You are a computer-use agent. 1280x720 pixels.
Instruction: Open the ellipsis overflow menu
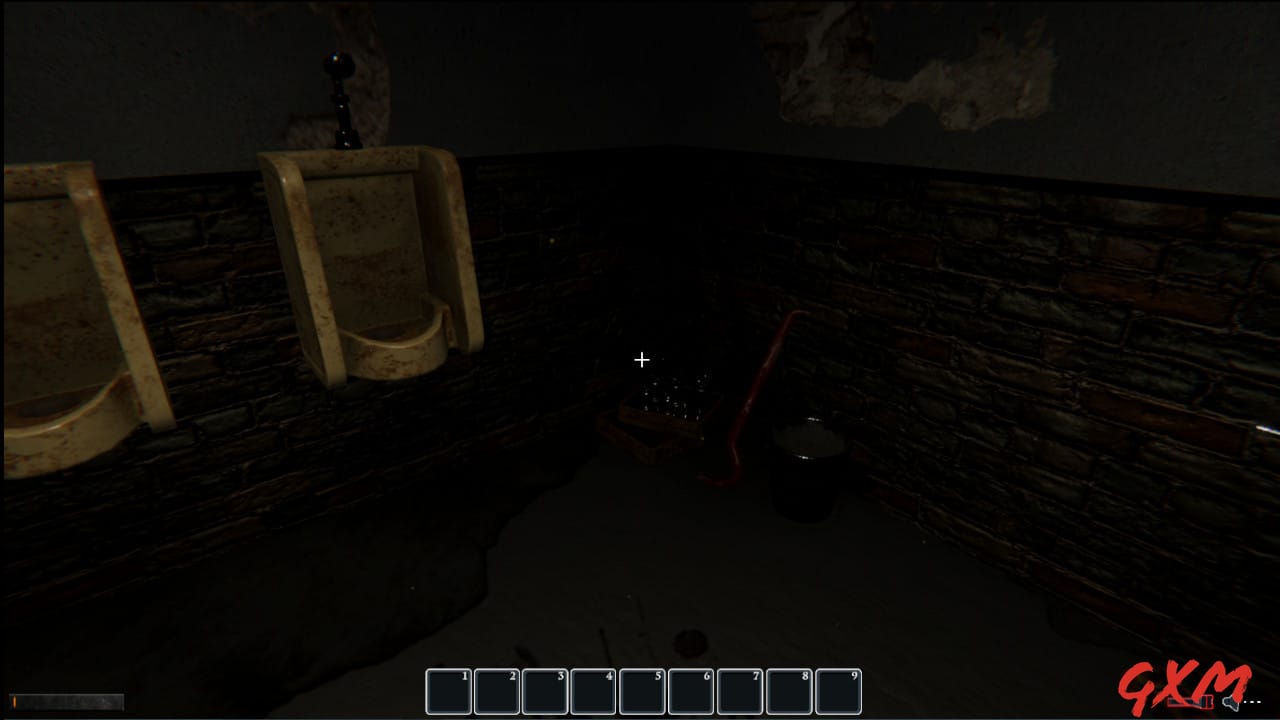click(x=1251, y=701)
